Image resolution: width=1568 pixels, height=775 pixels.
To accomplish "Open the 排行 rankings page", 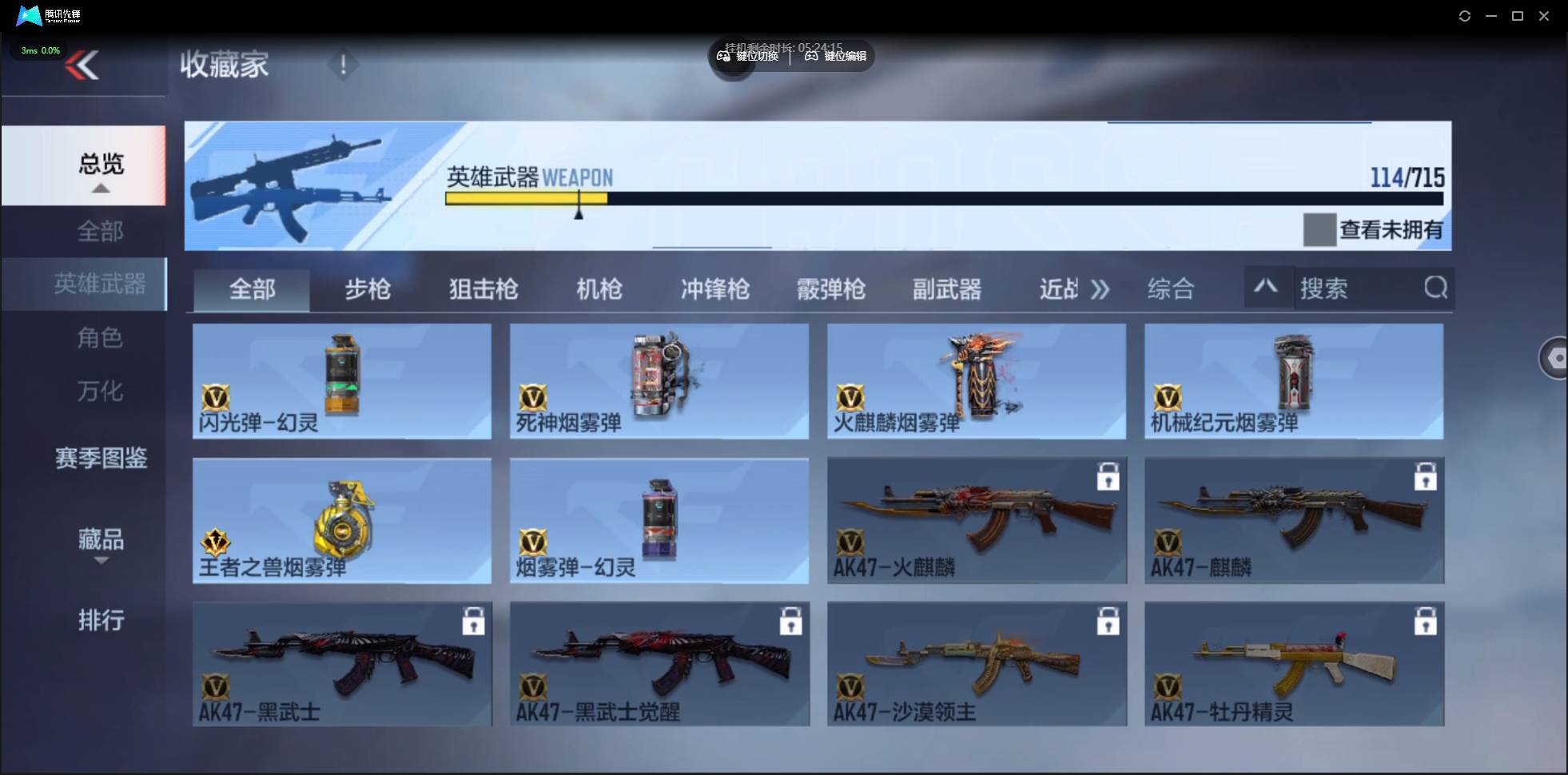I will tap(101, 621).
